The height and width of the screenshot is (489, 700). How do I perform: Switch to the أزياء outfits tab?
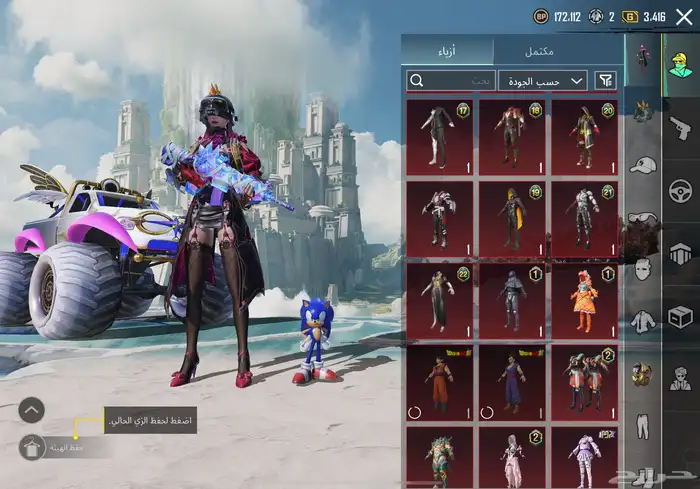click(x=447, y=50)
